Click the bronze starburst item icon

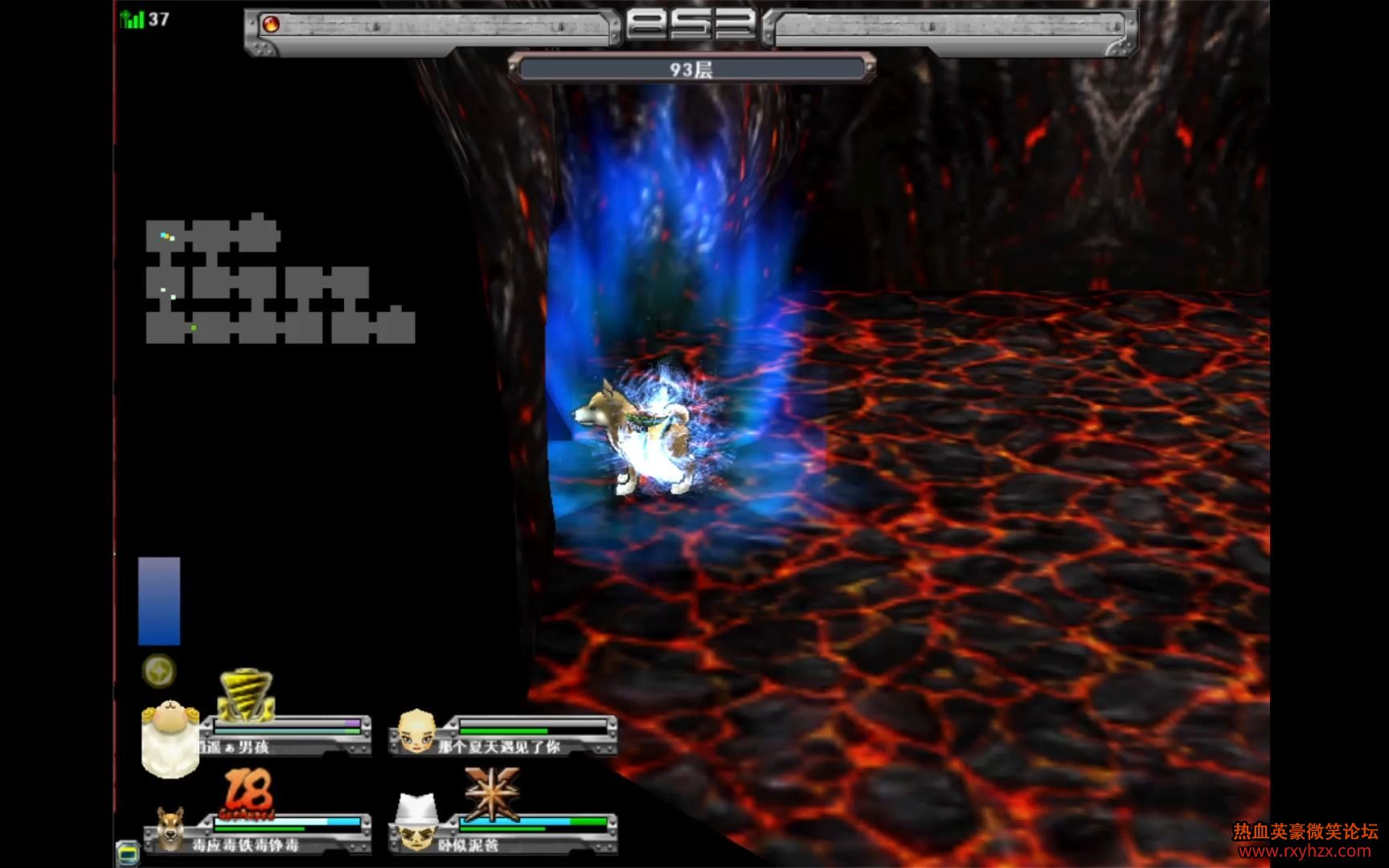(x=491, y=792)
